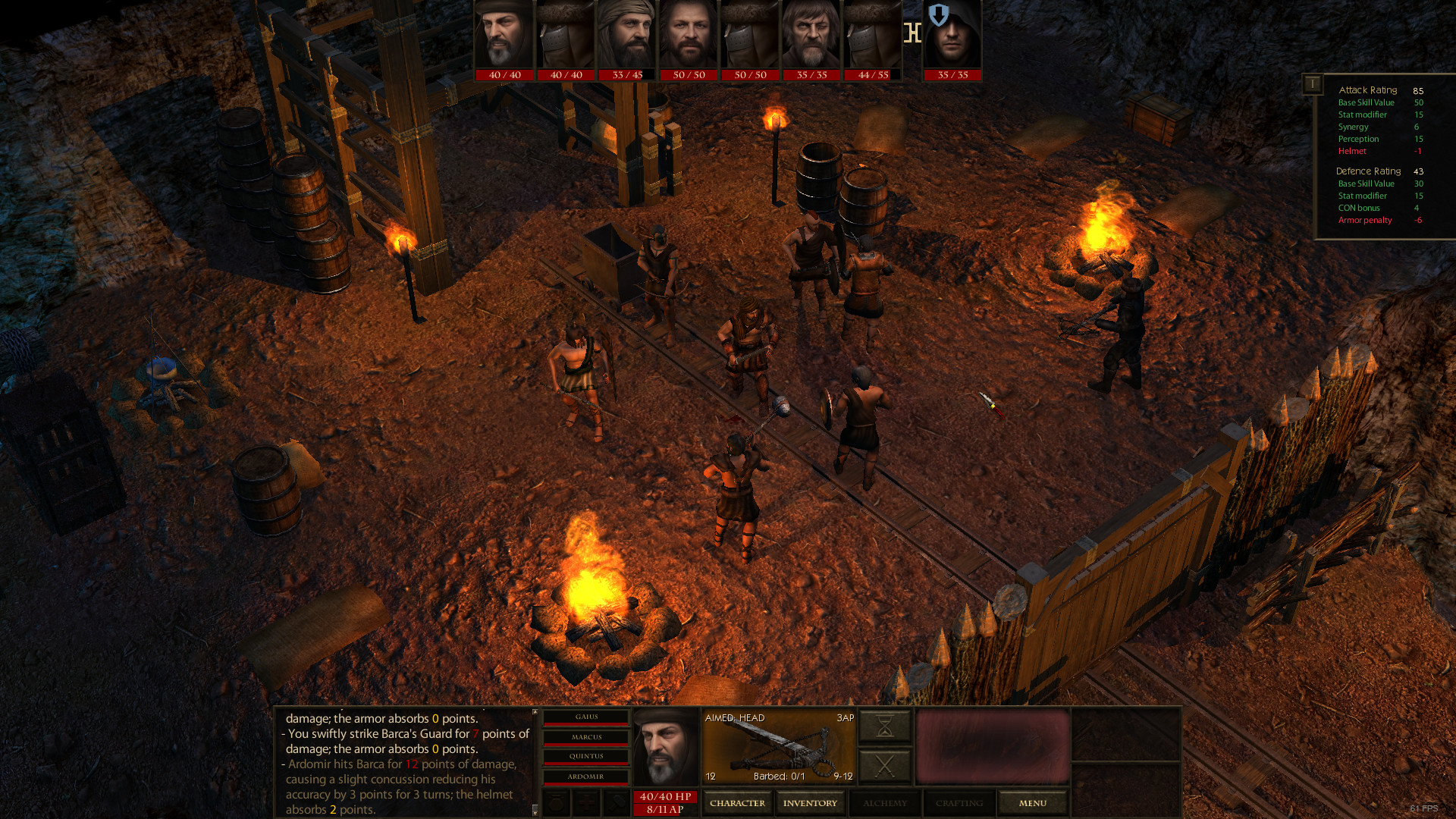Select the hammer icon in the bottom toolbar

point(616,803)
